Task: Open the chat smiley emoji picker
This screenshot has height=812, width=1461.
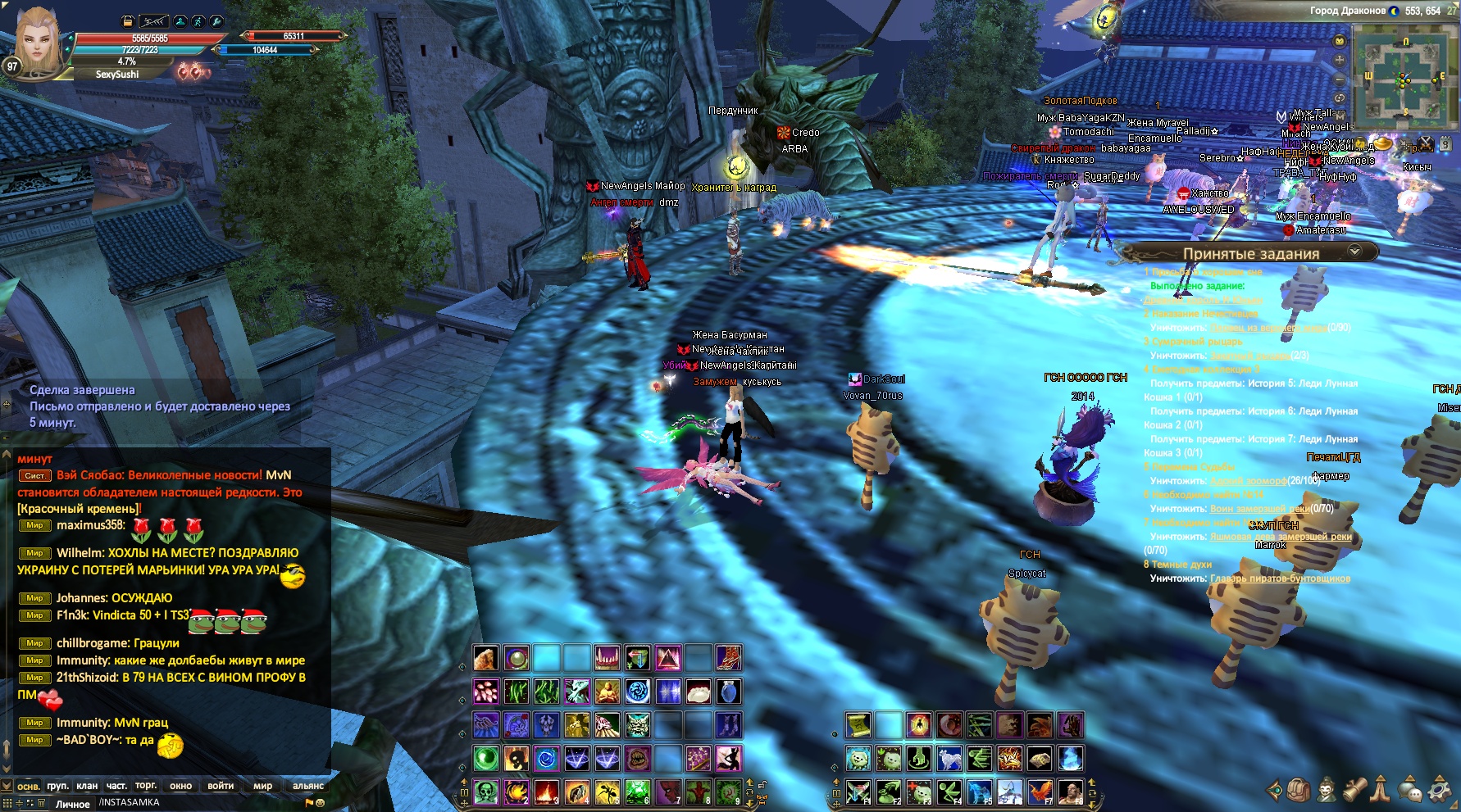Action: 320,803
